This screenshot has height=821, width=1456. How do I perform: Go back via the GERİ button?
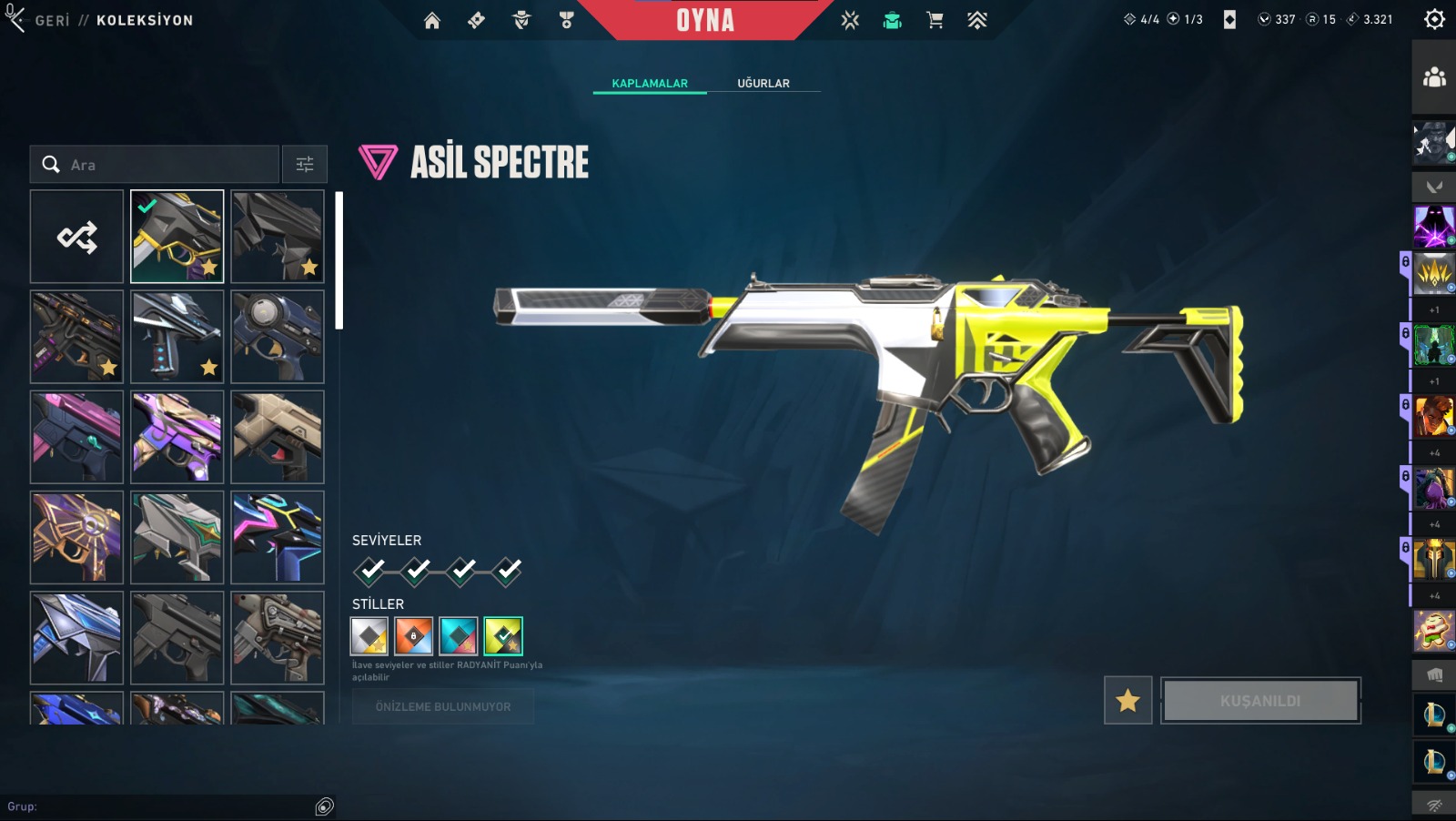coord(51,20)
